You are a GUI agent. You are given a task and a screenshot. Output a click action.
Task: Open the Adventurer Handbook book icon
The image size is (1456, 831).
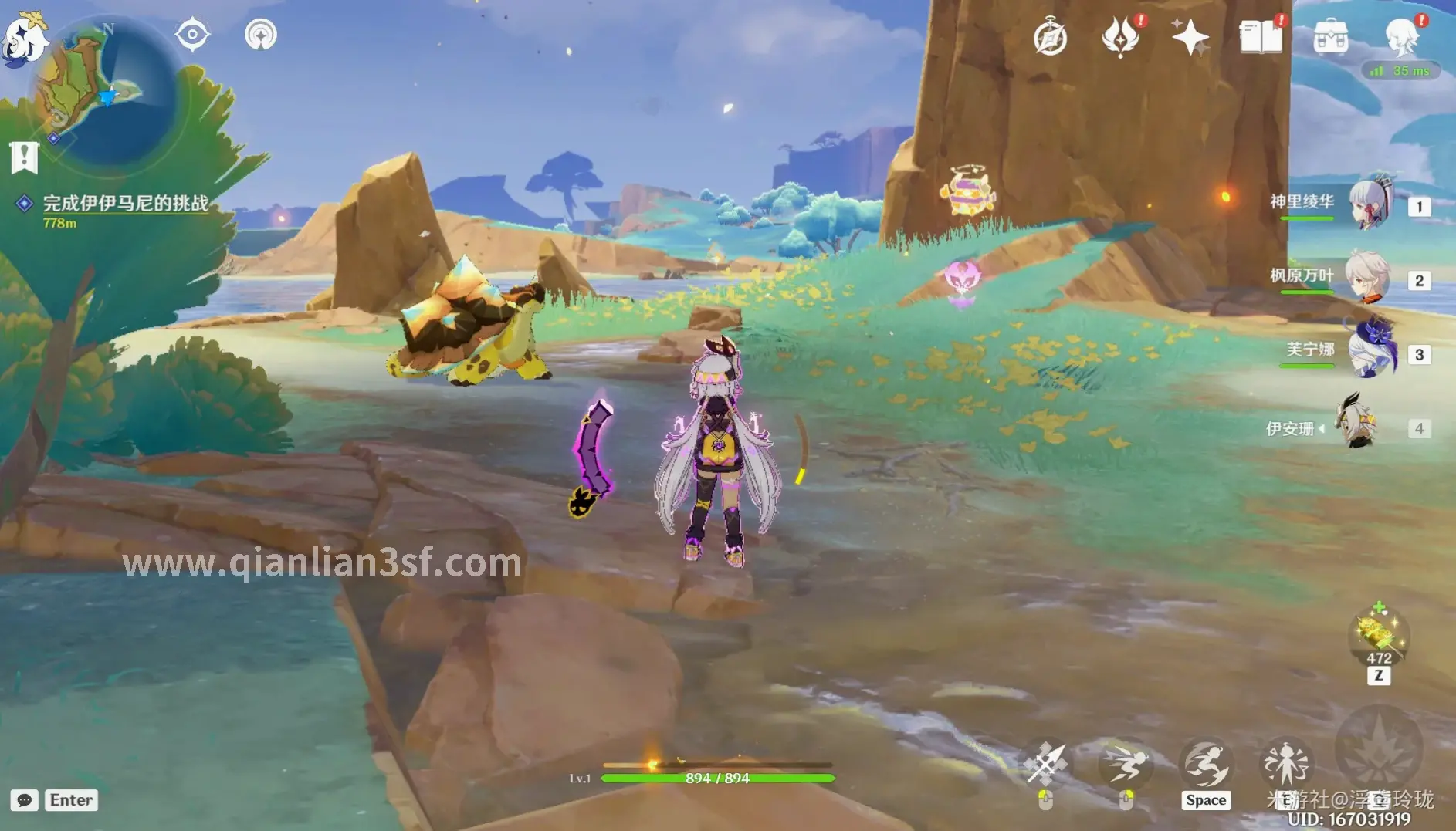coord(1260,37)
